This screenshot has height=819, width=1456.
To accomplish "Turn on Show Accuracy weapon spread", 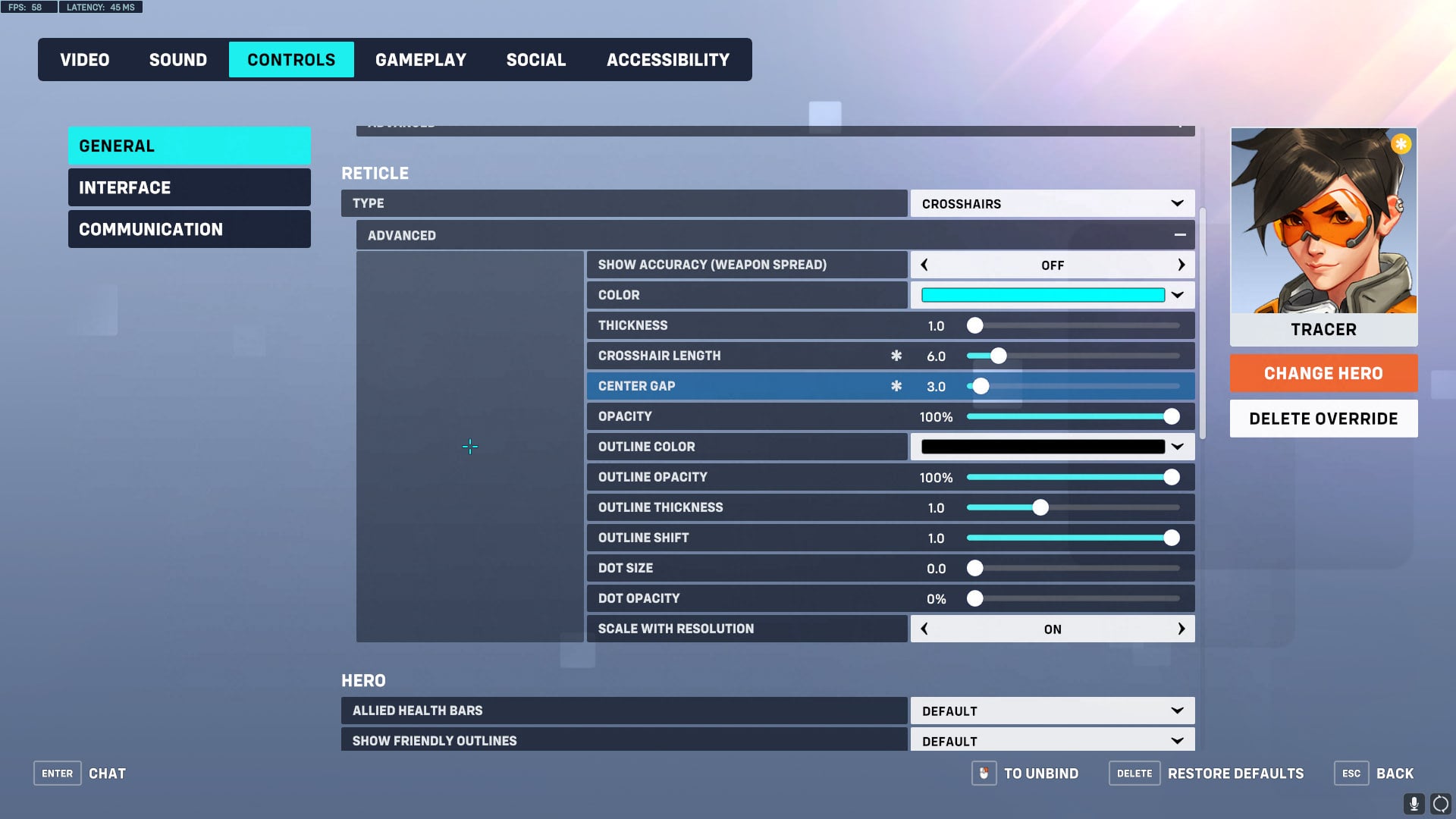I will coord(1181,265).
